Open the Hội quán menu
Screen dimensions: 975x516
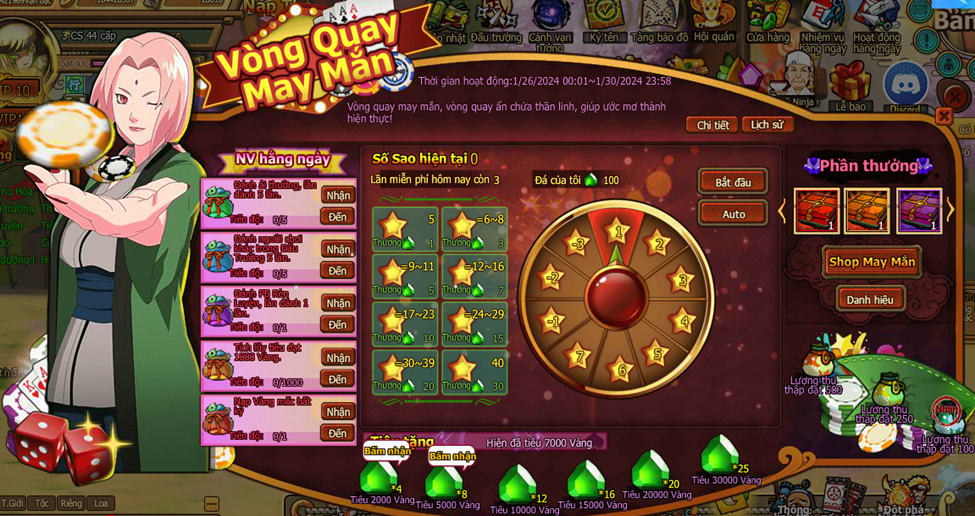(x=713, y=18)
